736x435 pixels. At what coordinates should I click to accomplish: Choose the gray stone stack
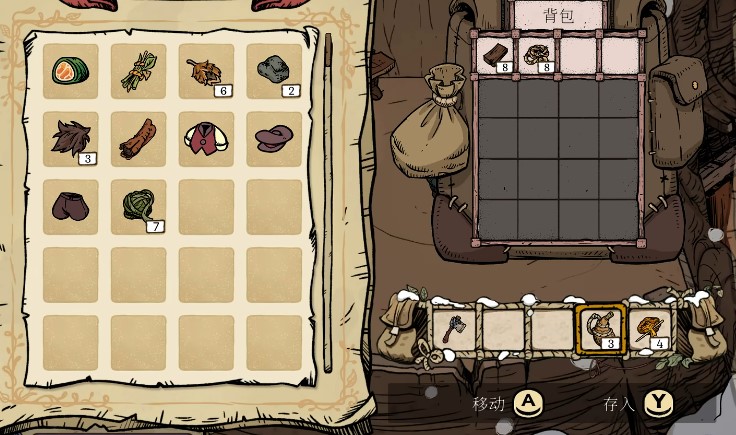click(273, 70)
